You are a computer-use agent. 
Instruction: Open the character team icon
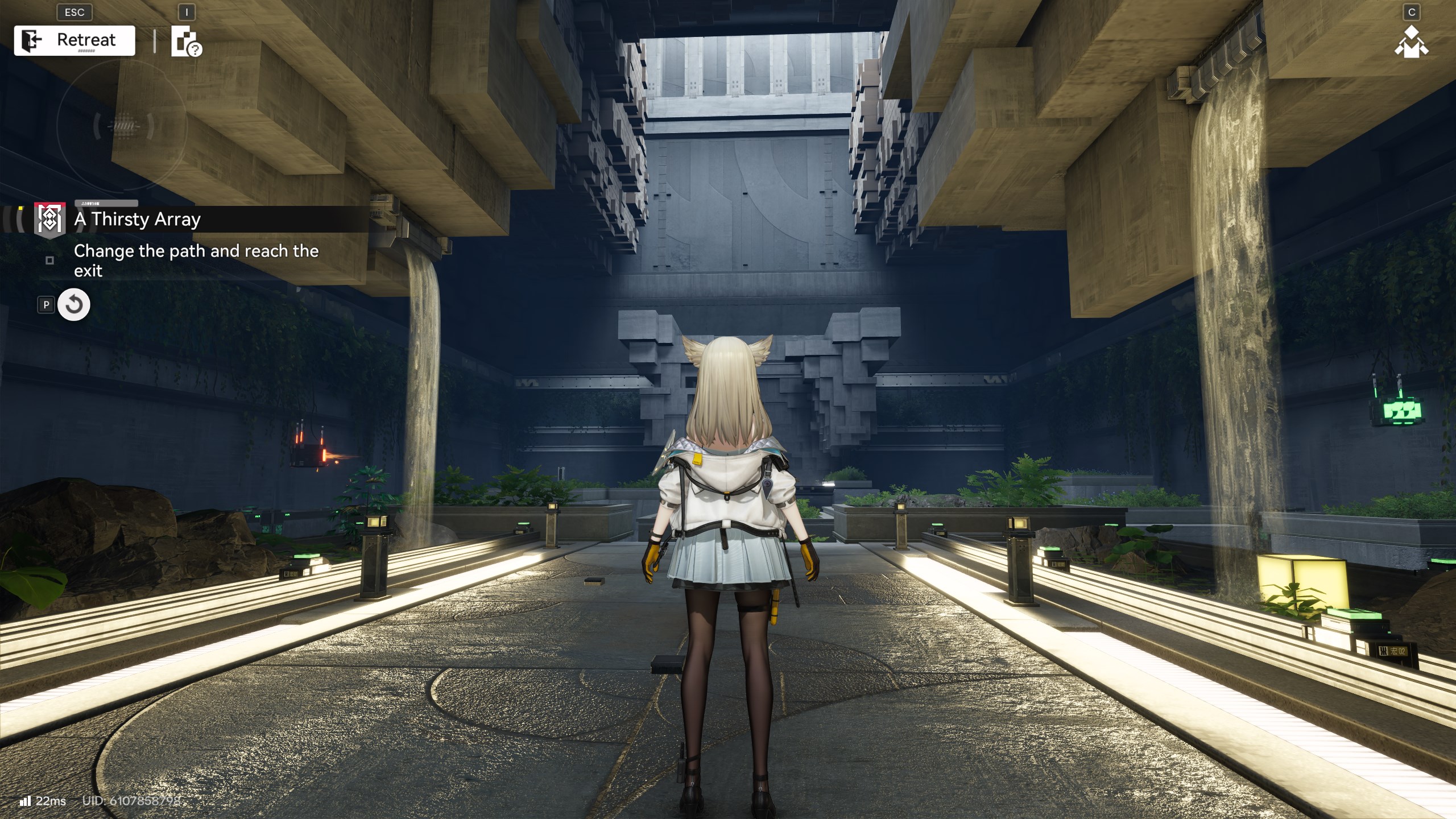pyautogui.click(x=1410, y=42)
